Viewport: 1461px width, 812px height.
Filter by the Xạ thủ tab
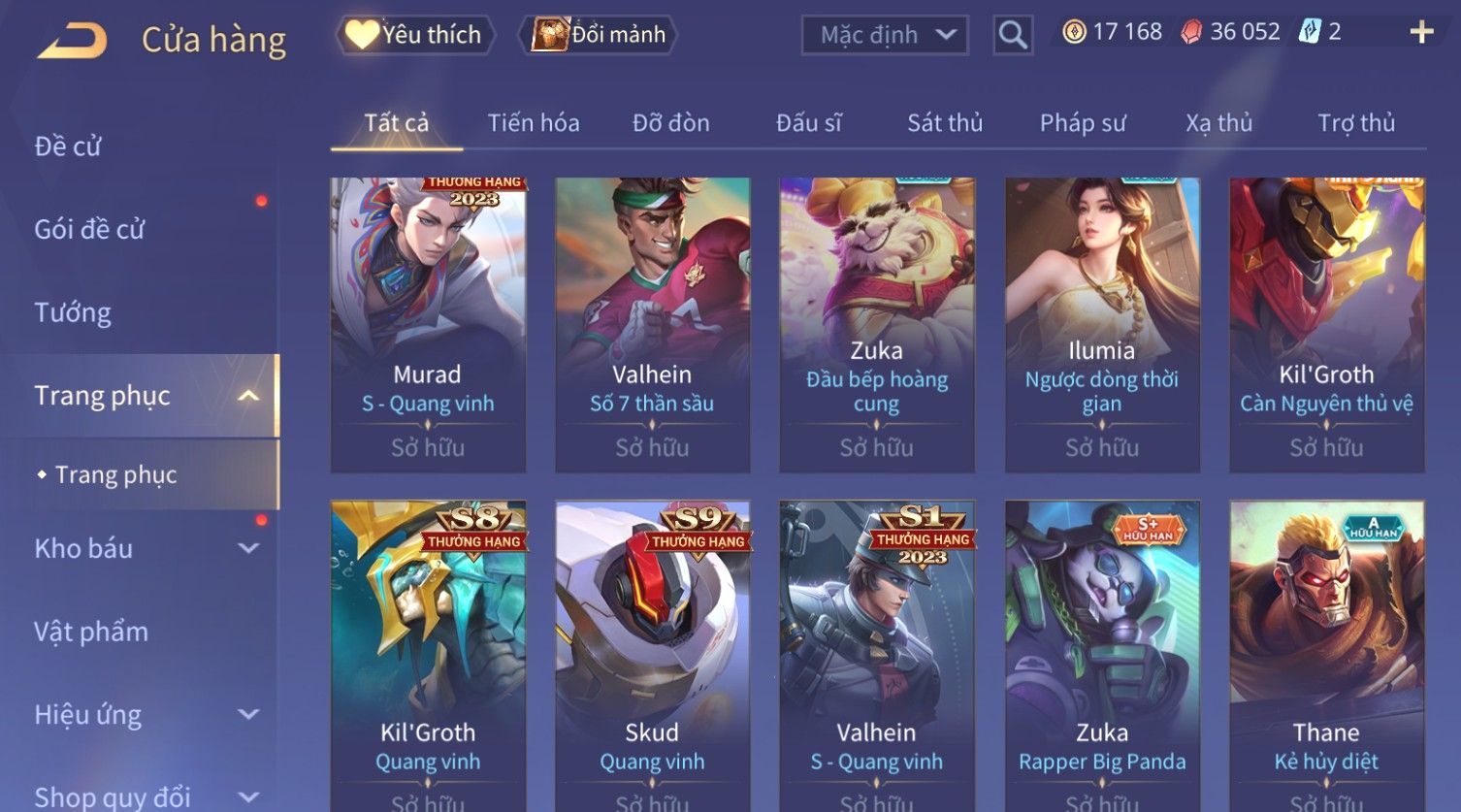(x=1218, y=123)
